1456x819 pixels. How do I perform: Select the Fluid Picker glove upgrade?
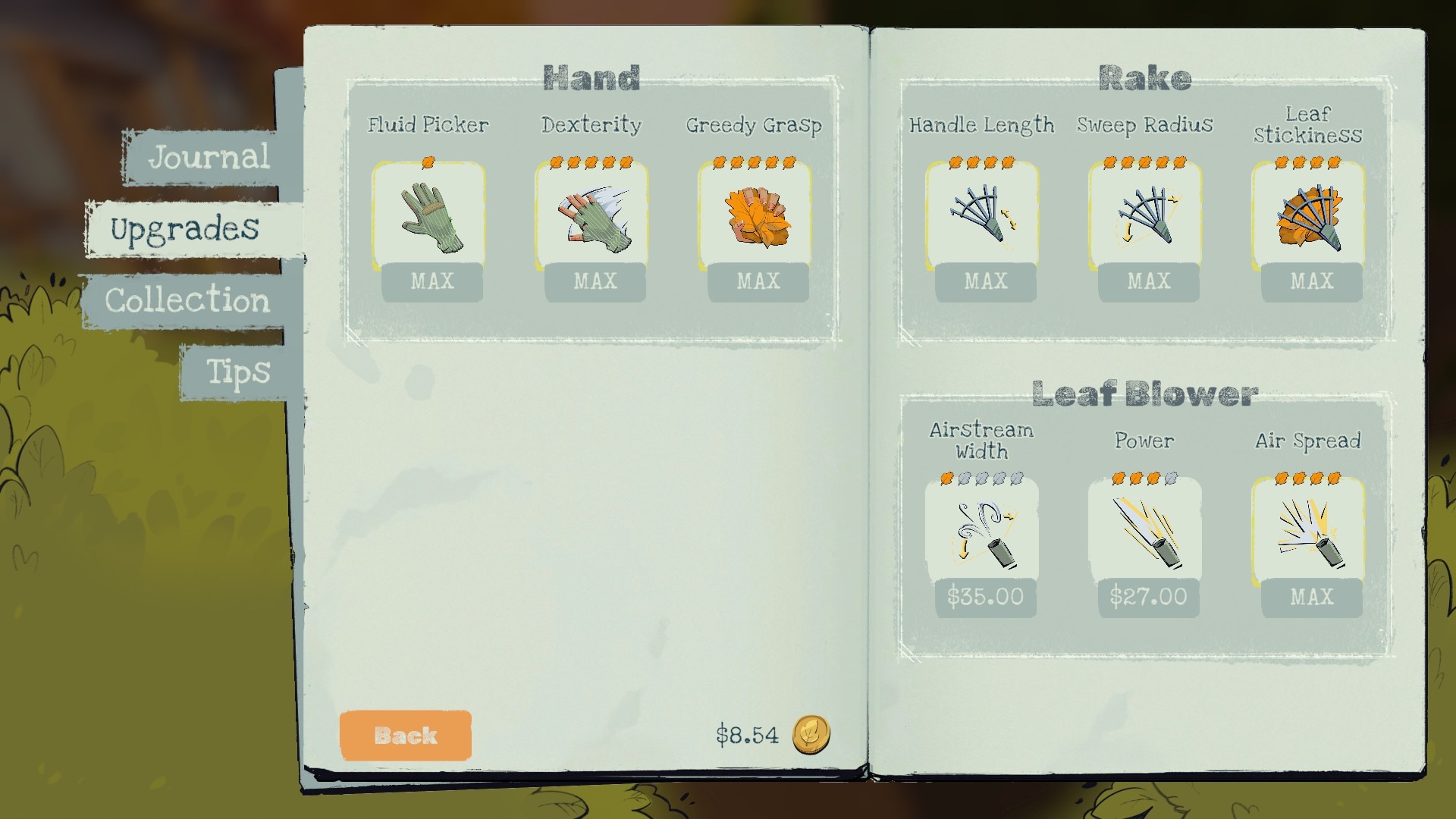tap(431, 218)
